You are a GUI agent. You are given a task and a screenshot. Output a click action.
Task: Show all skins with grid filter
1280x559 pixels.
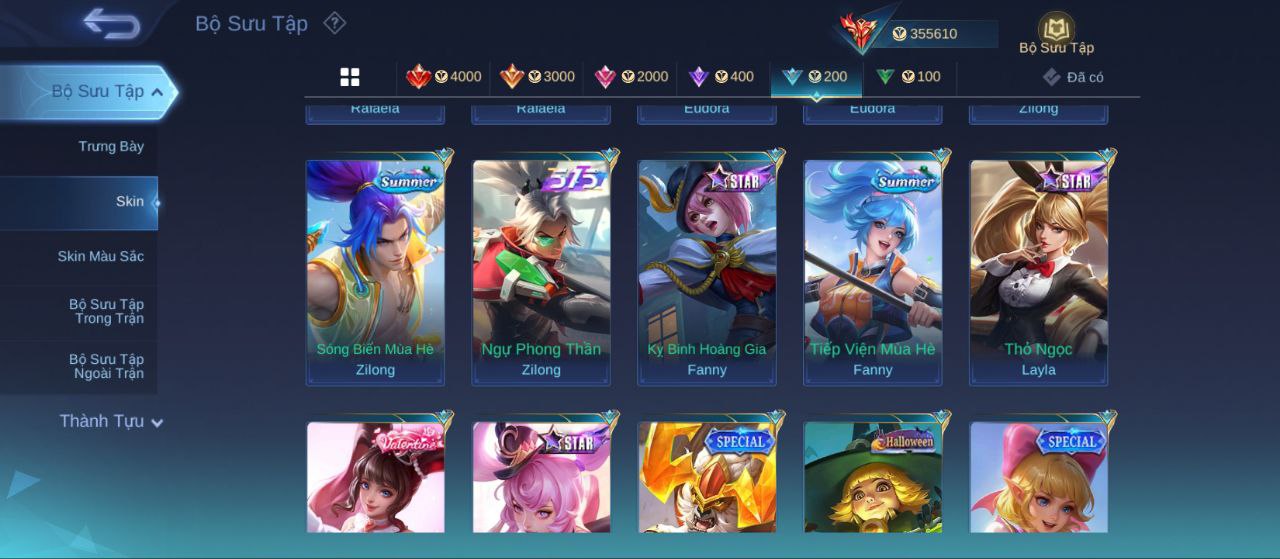[350, 77]
